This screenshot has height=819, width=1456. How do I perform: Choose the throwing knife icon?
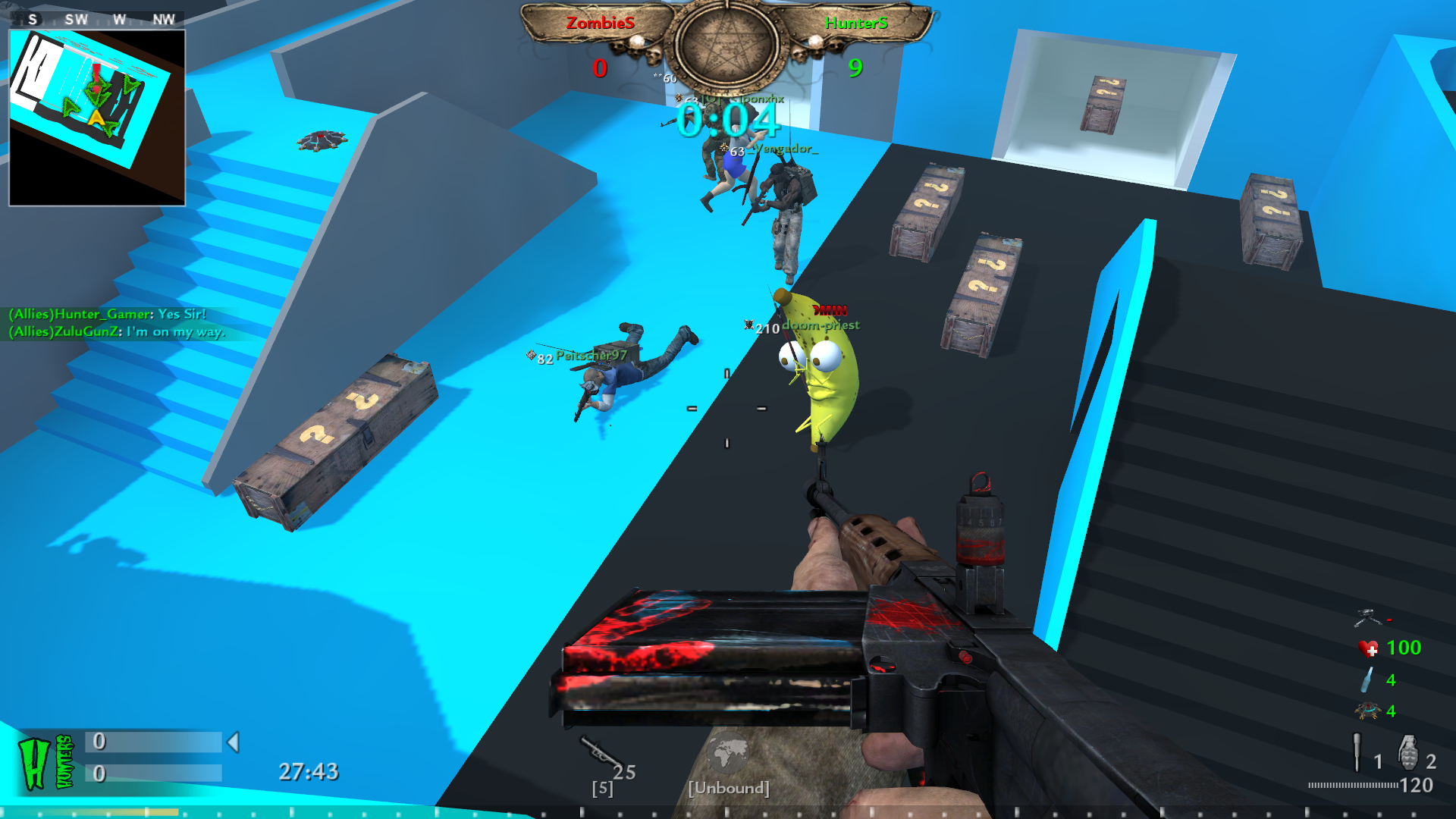coord(1357,752)
